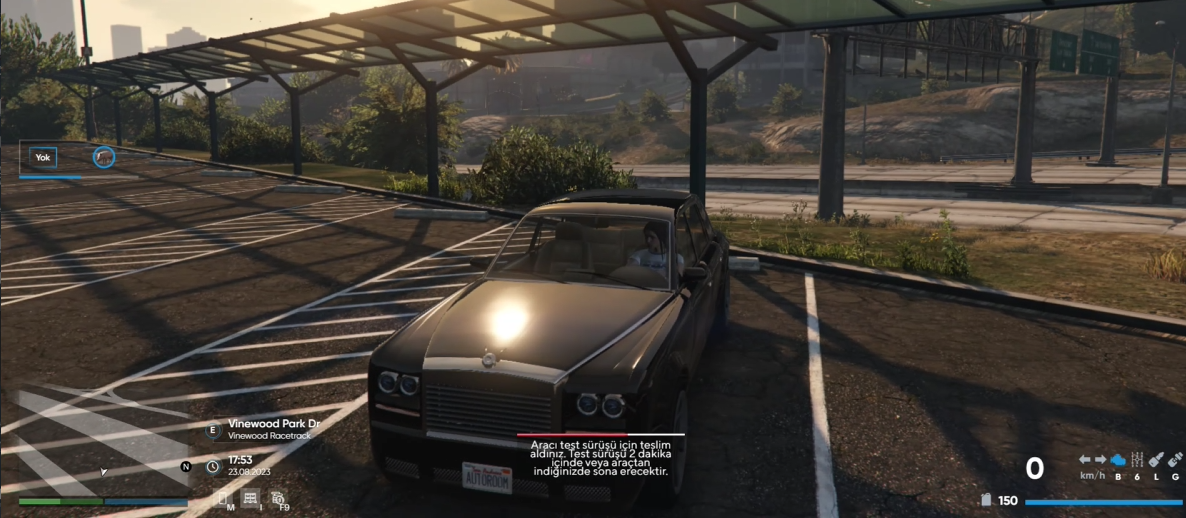Viewport: 1186px width, 518px height.
Task: Click the clock icon beside 17:53
Action: 212,467
